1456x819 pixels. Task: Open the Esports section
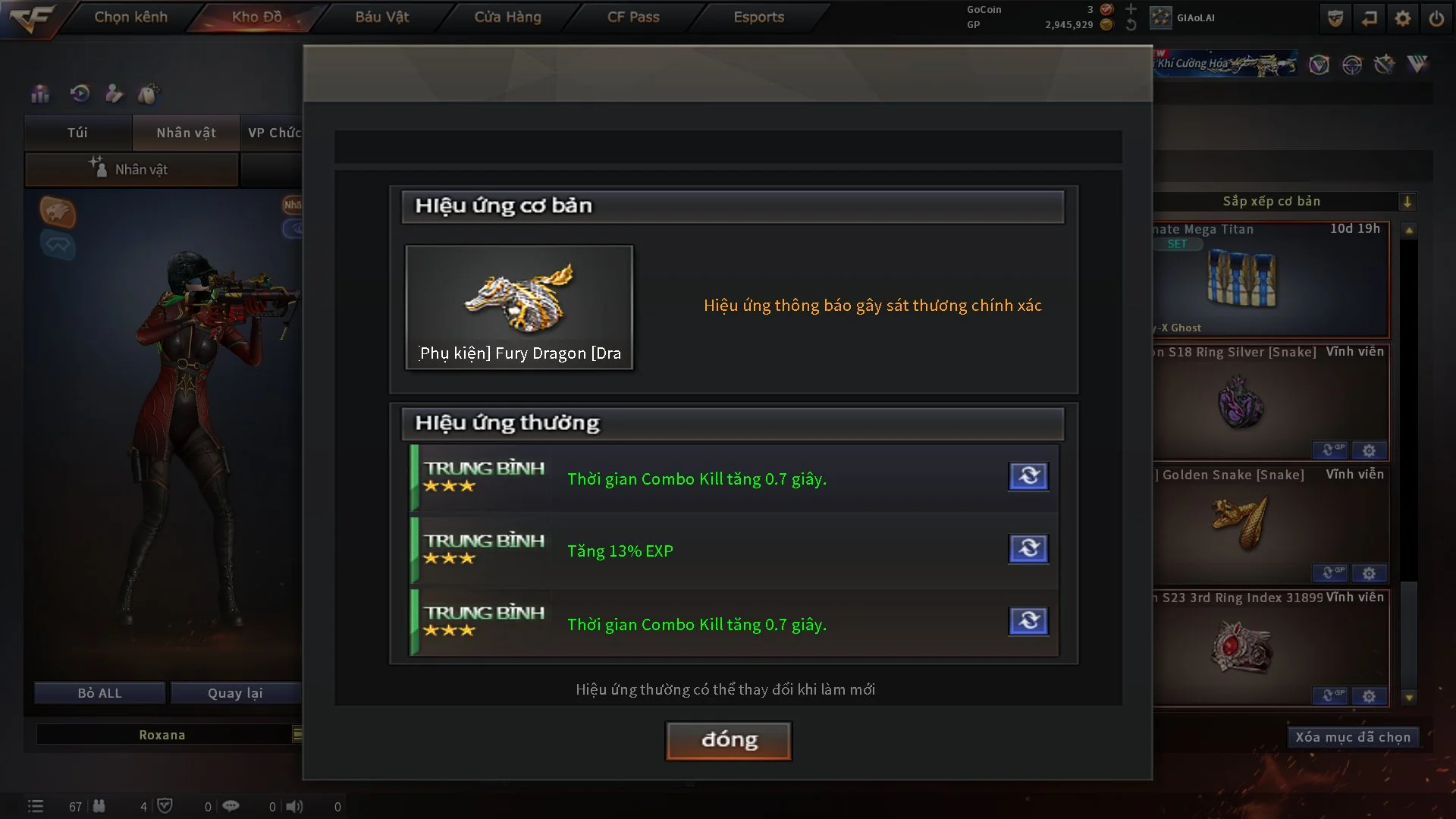click(x=758, y=17)
